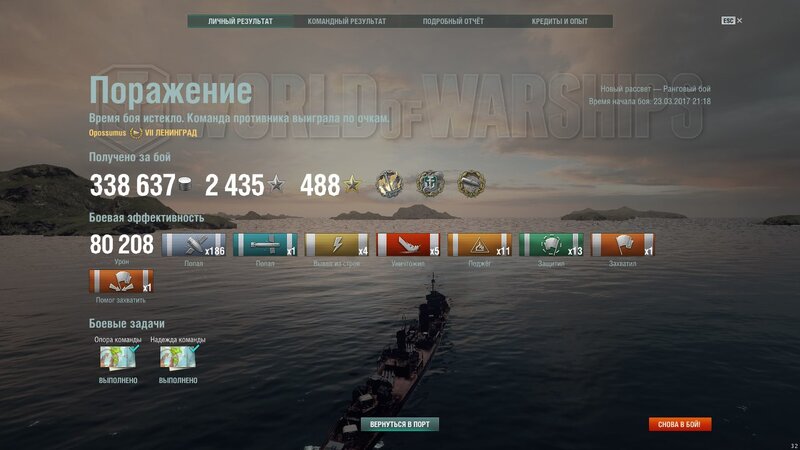Click the Попал shell hits ribbon x186
Screen dimensions: 800x450
tap(193, 245)
